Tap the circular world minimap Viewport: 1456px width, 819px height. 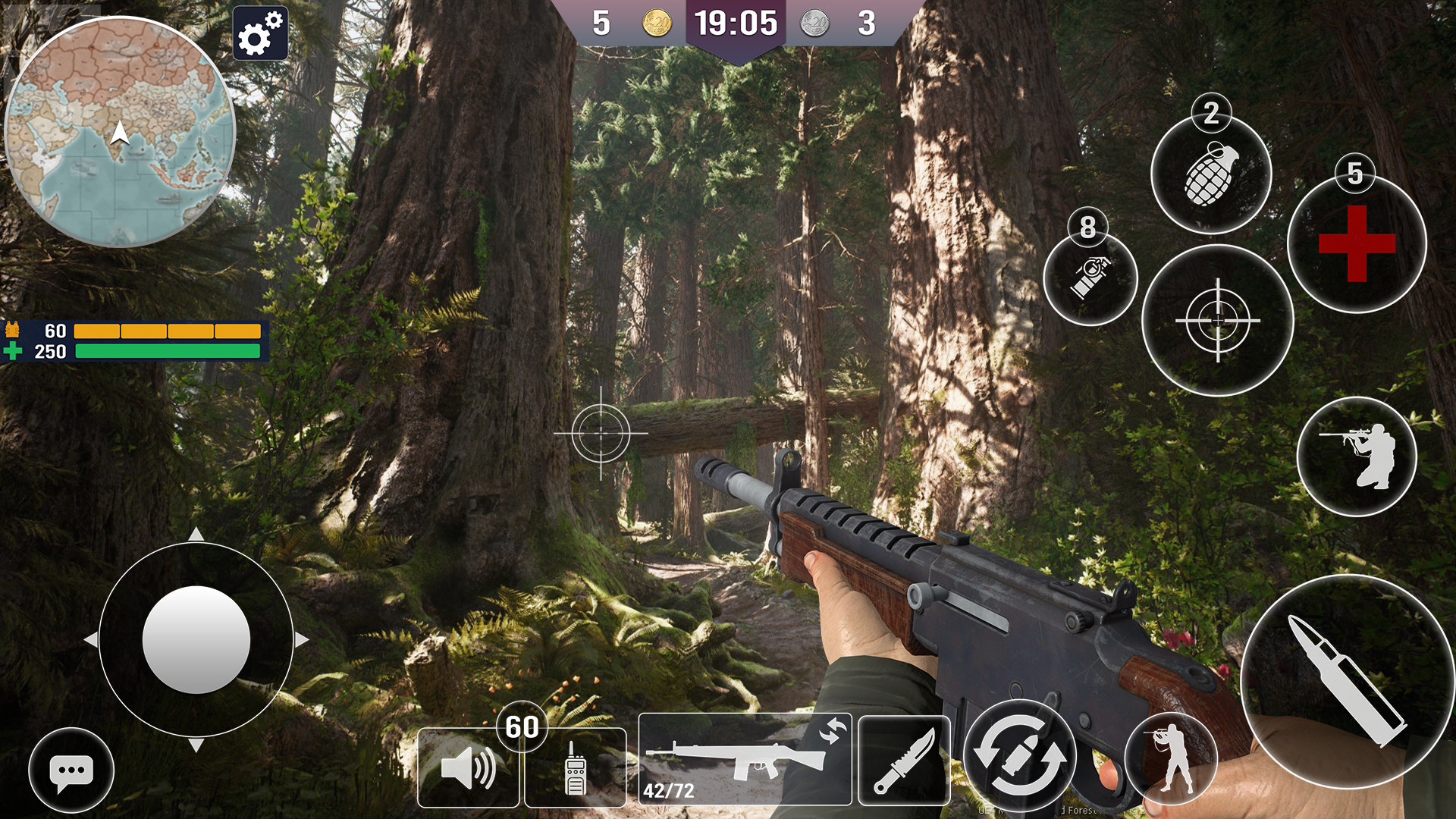pos(120,133)
